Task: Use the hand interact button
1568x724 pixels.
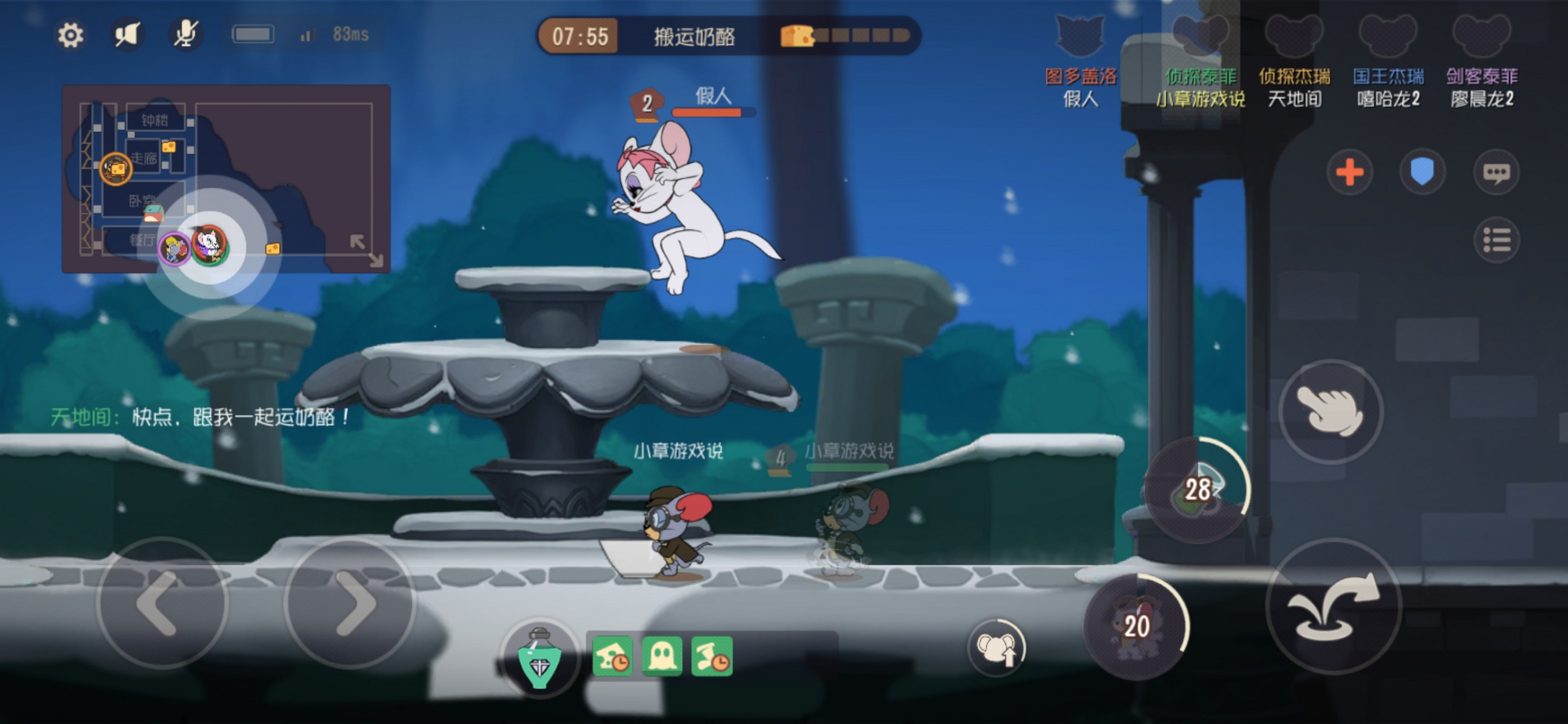Action: click(x=1331, y=411)
